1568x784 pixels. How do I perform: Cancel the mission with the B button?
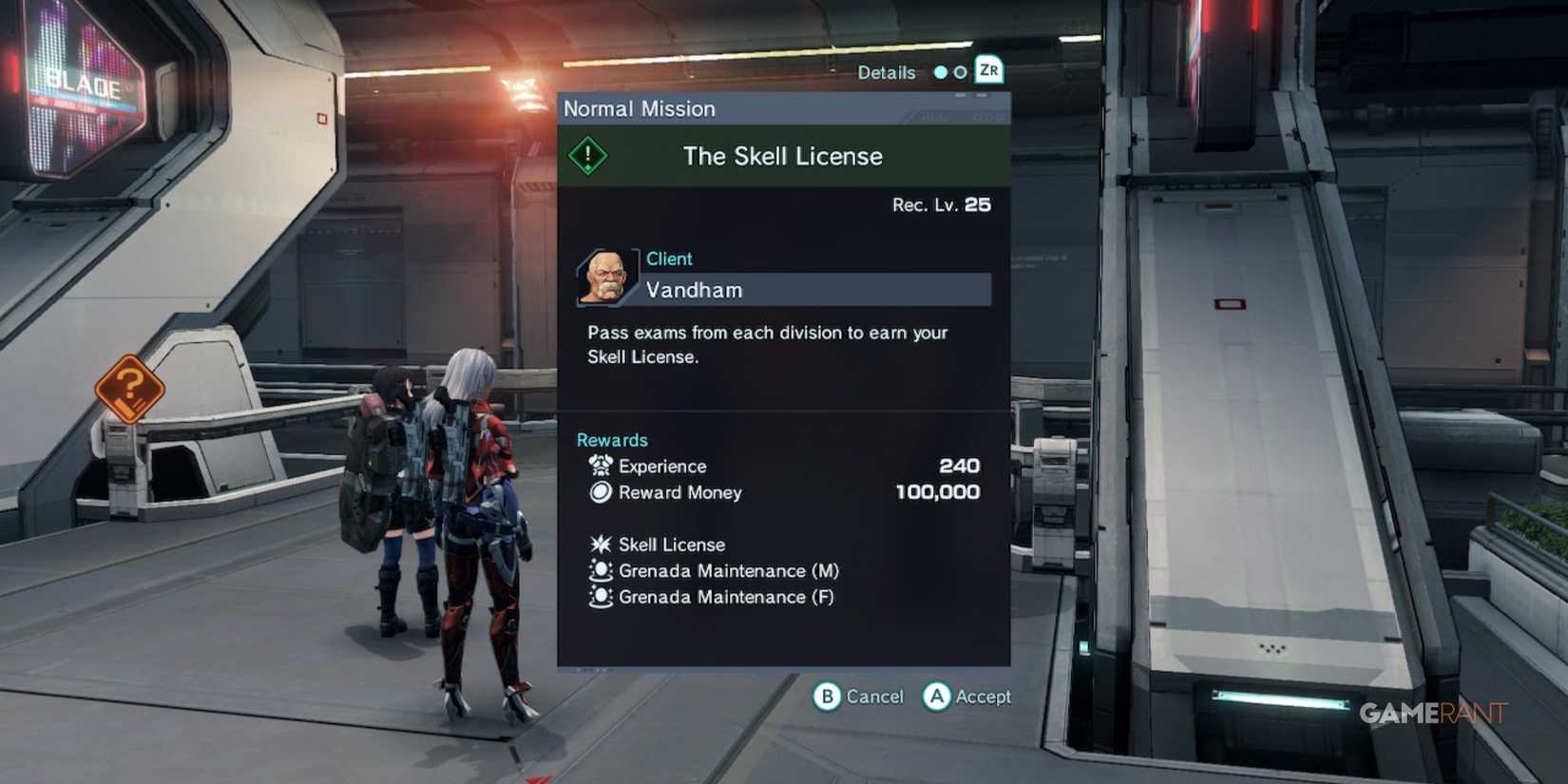829,697
